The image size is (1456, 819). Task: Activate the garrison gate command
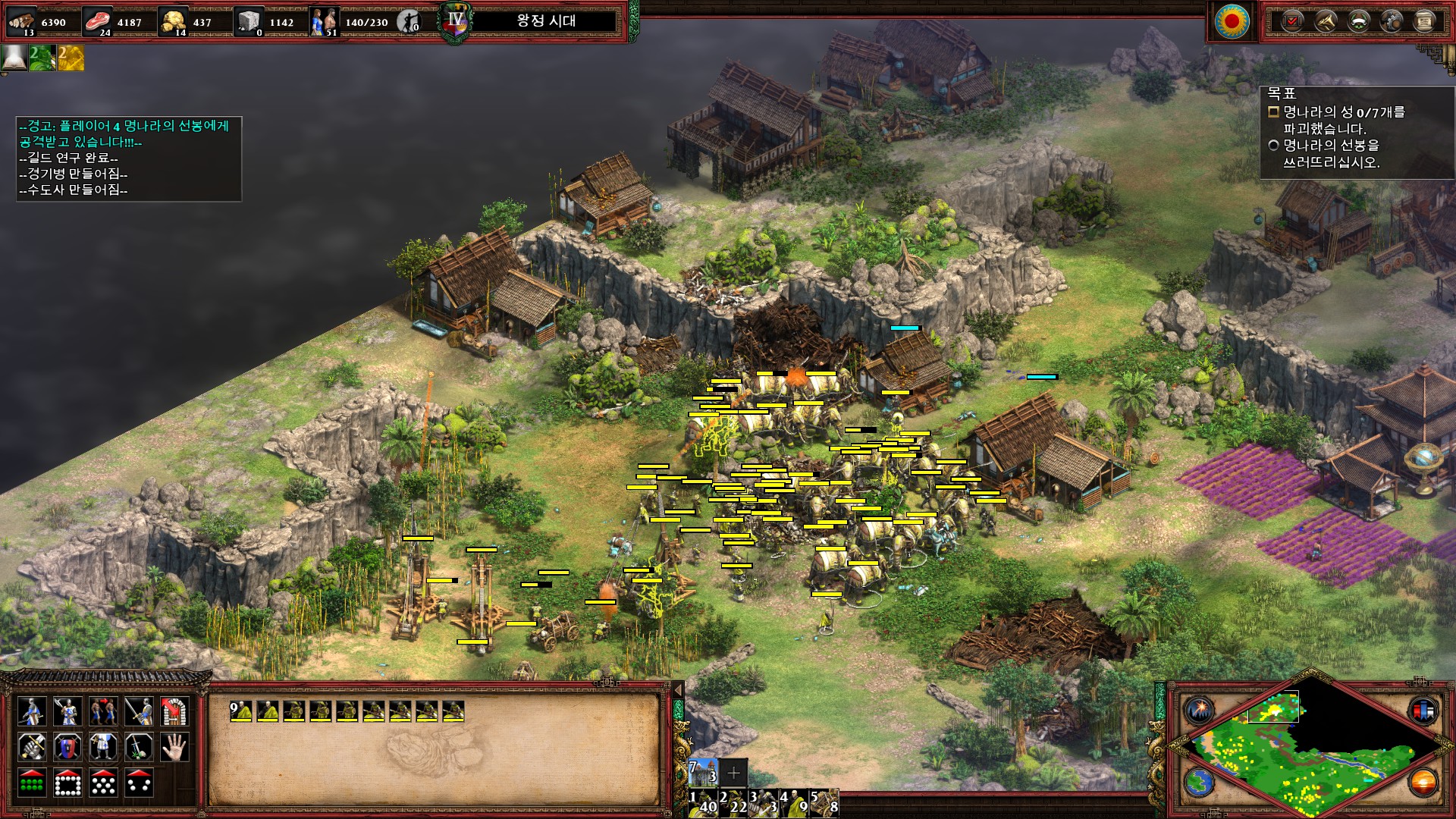[174, 711]
